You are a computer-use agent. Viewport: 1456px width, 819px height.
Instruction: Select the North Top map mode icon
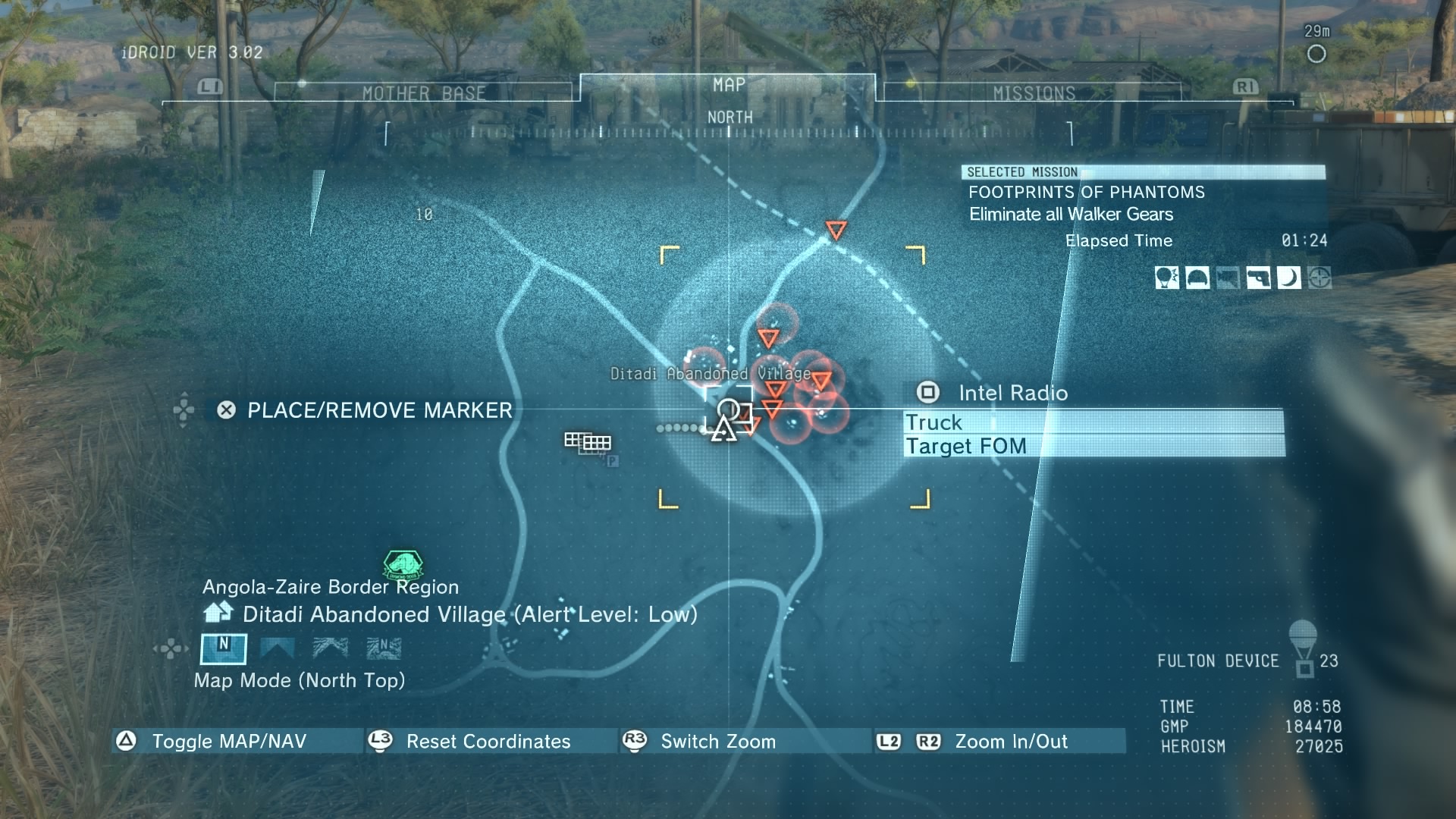(x=223, y=648)
